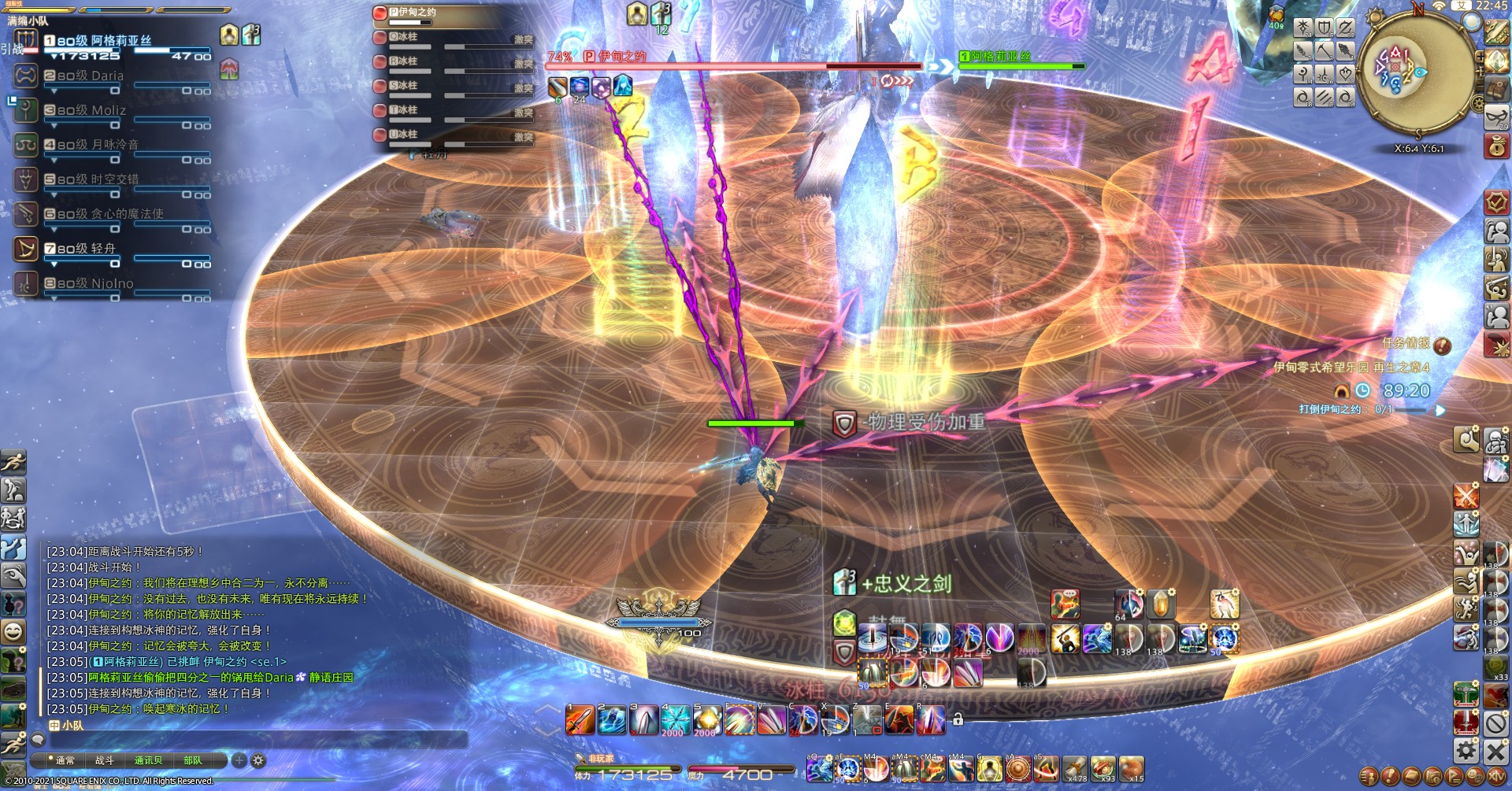Viewport: 1512px width, 791px height.
Task: Open the 通讯贝 chat tab
Action: click(148, 760)
